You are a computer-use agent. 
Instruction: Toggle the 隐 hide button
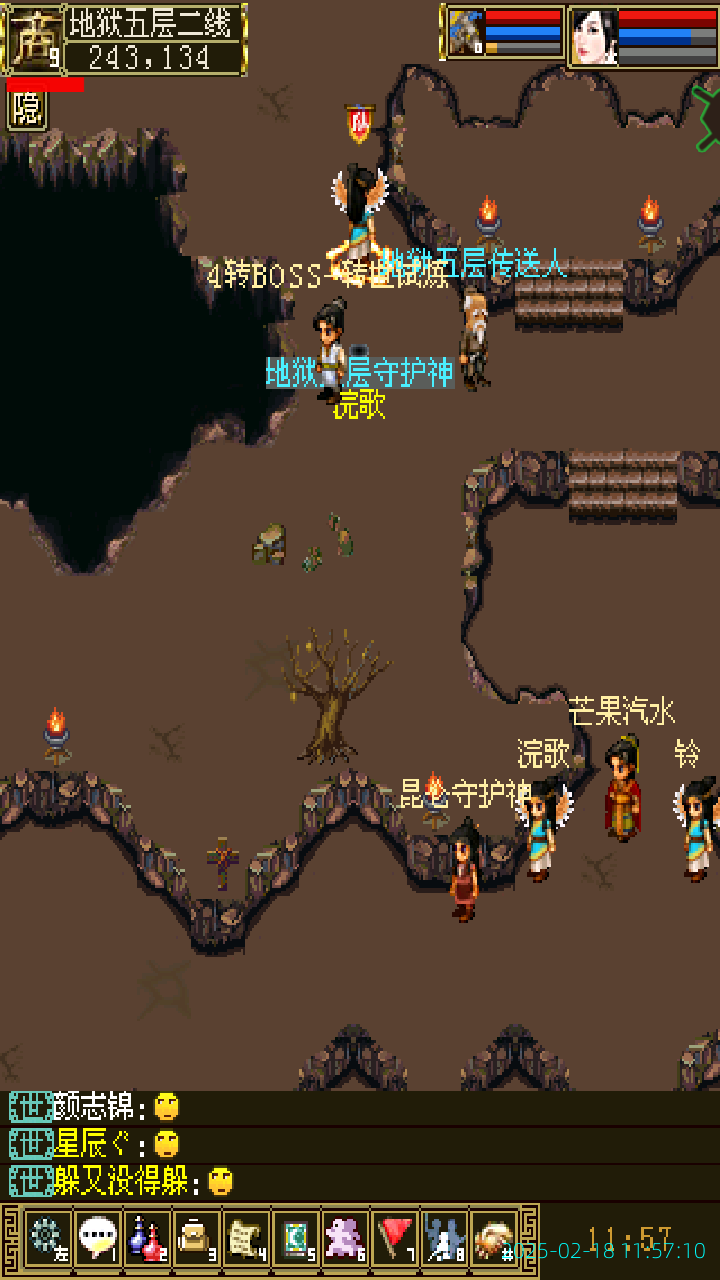tap(27, 110)
